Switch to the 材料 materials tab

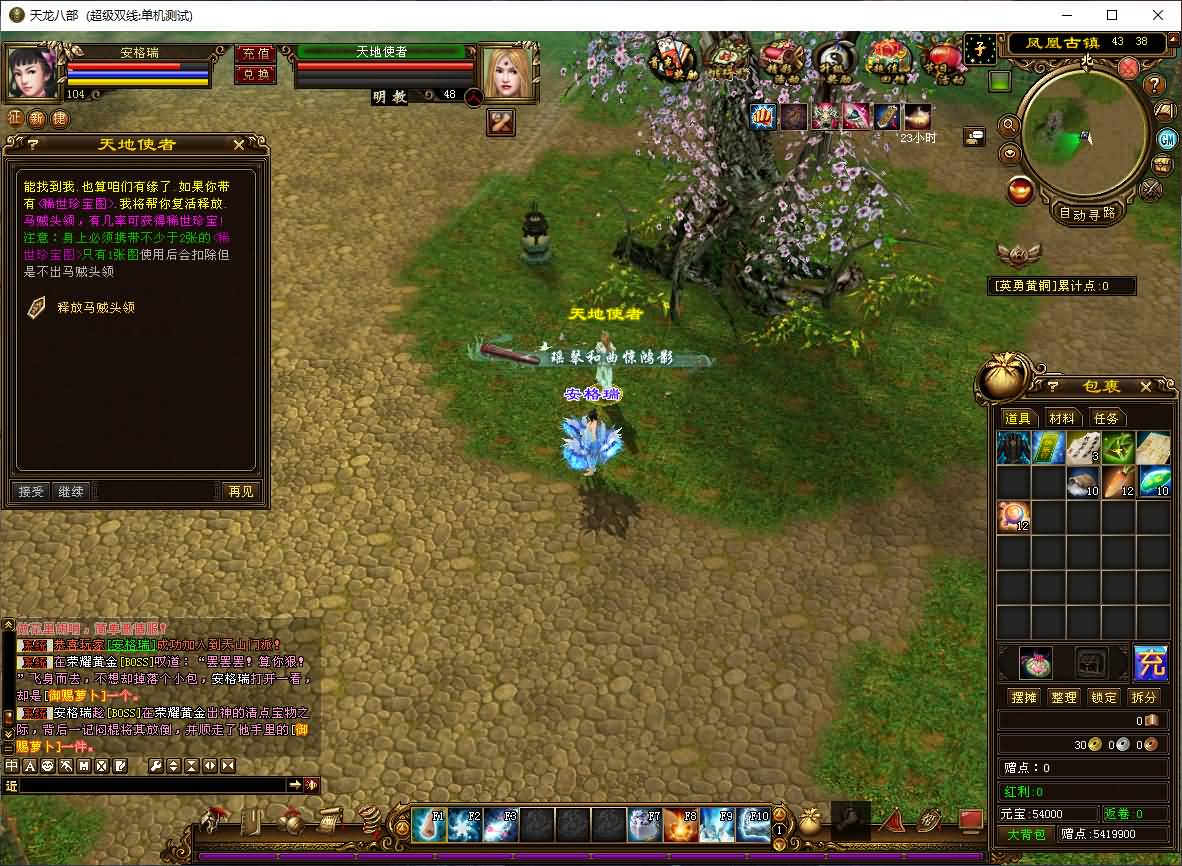tap(1062, 418)
